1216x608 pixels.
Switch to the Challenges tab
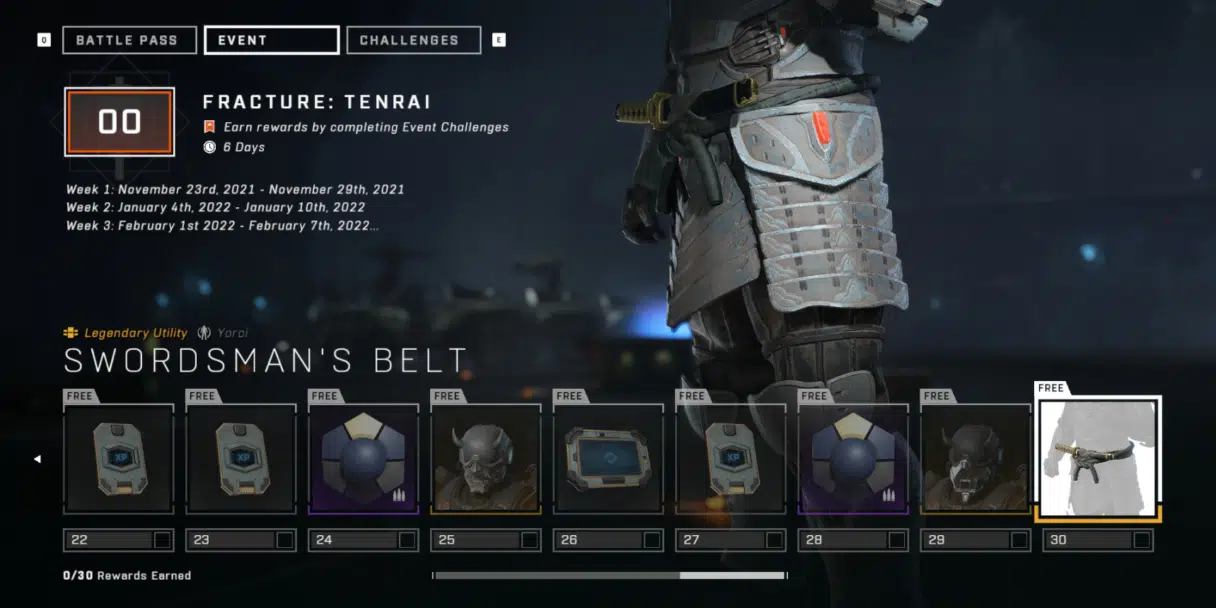tap(413, 40)
